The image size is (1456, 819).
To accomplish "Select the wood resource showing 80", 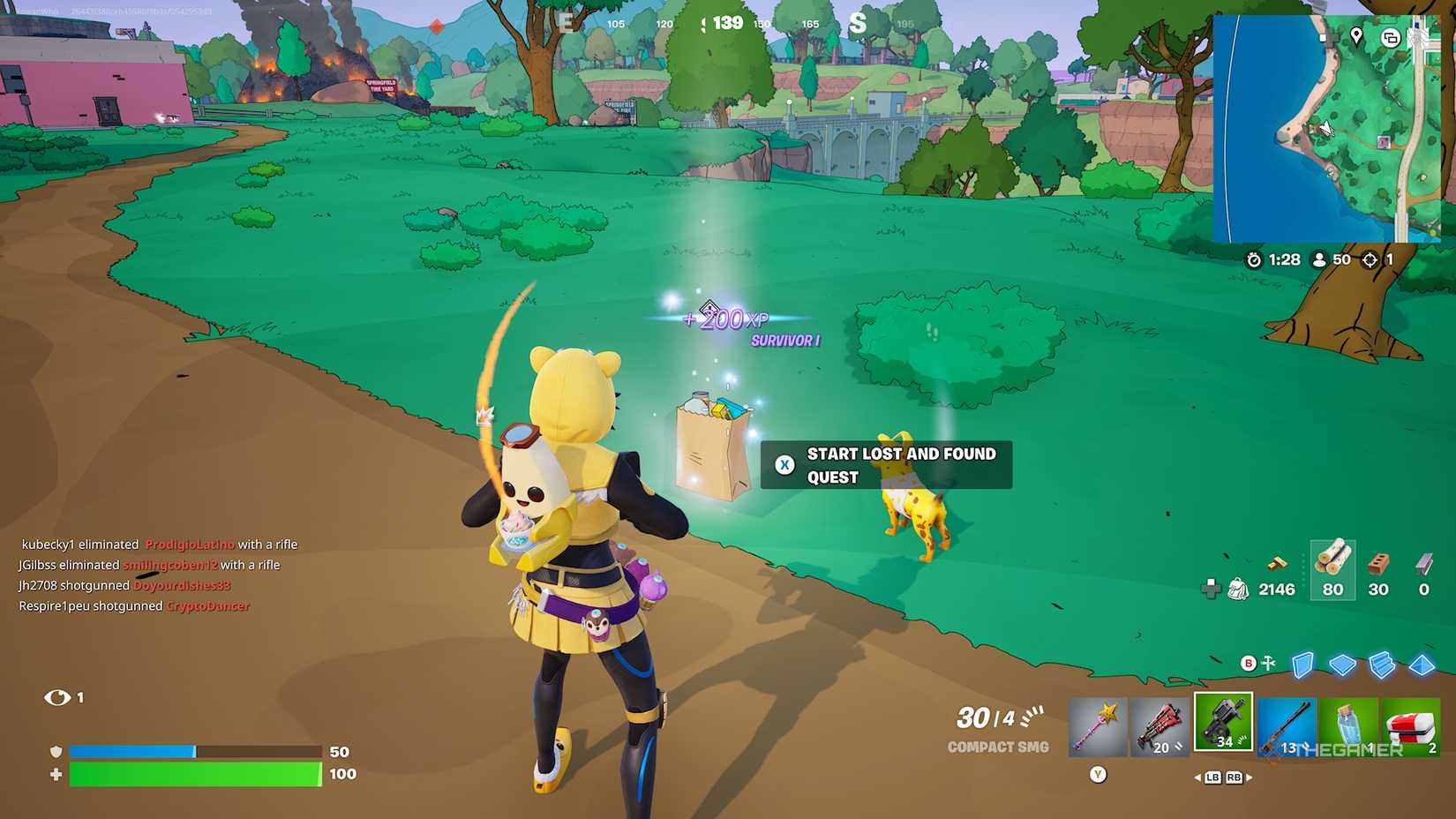I will click(1332, 574).
